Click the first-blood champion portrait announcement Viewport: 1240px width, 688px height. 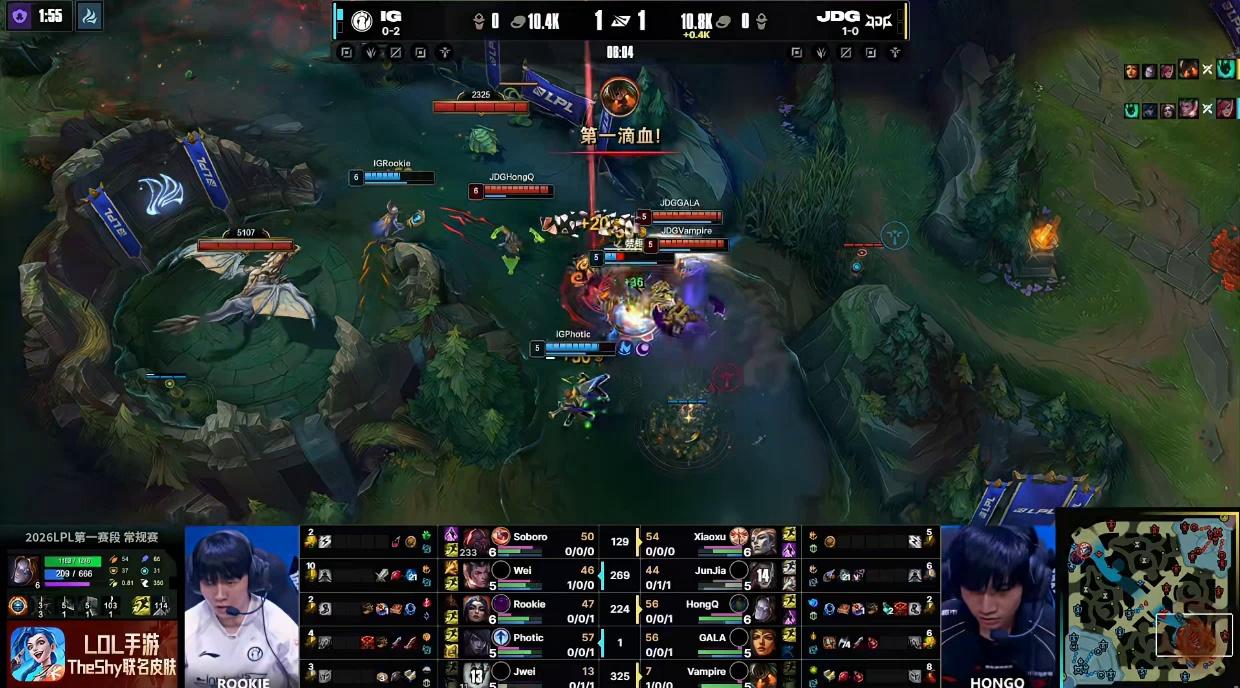click(619, 97)
